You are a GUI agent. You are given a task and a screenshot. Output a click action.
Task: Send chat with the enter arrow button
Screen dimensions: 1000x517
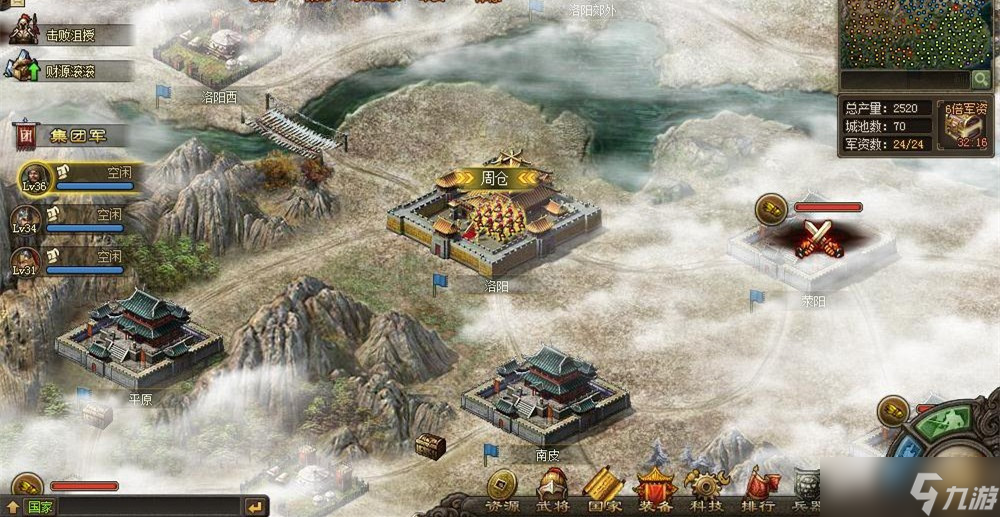(255, 507)
